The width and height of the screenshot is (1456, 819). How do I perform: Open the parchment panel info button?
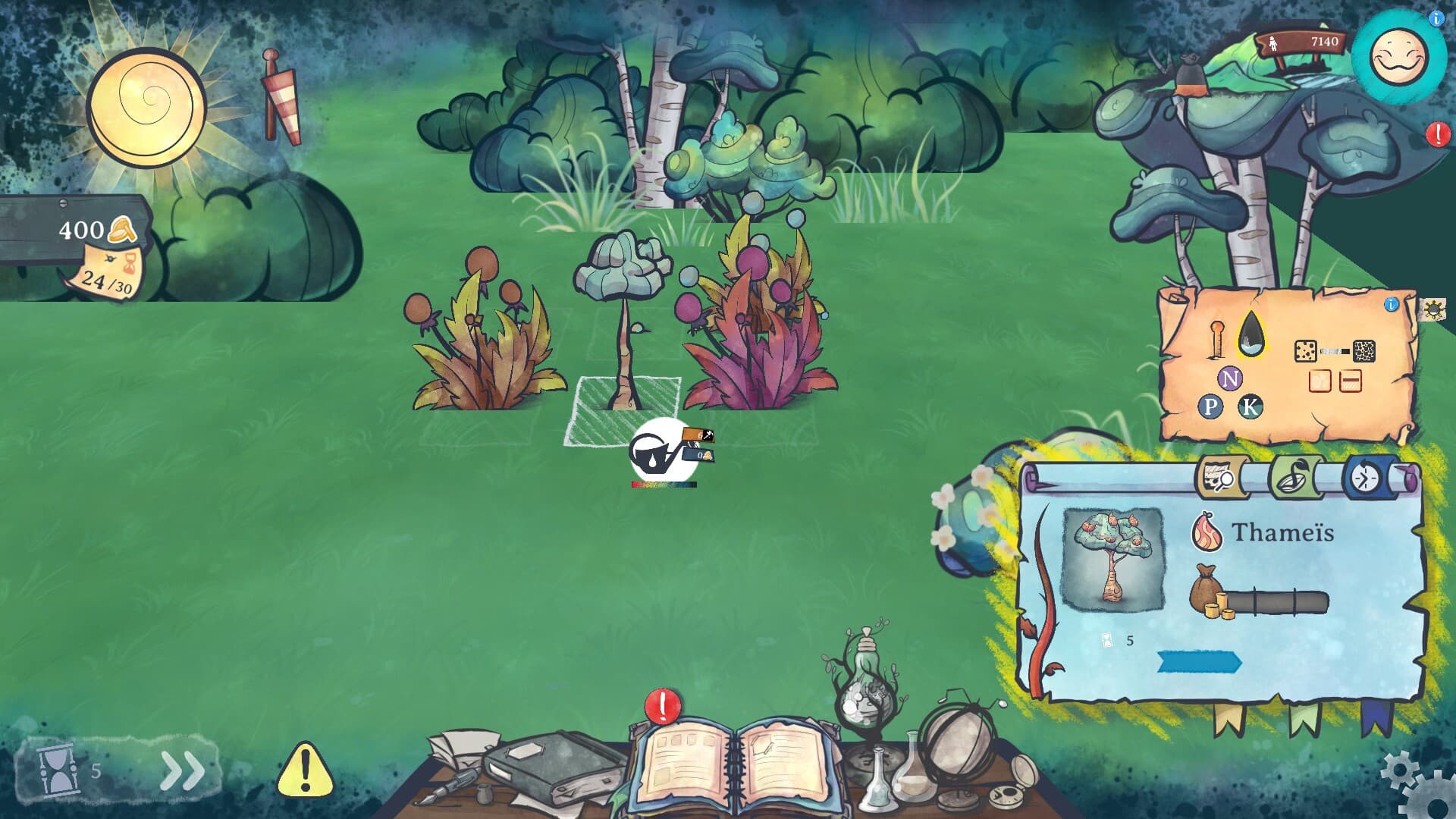point(1391,305)
